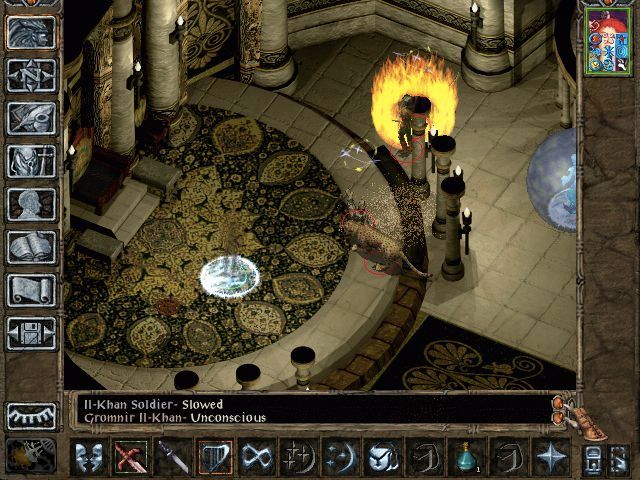This screenshot has width=640, height=480.
Task: Activate the infinity-symbol ability icon
Action: tap(257, 457)
